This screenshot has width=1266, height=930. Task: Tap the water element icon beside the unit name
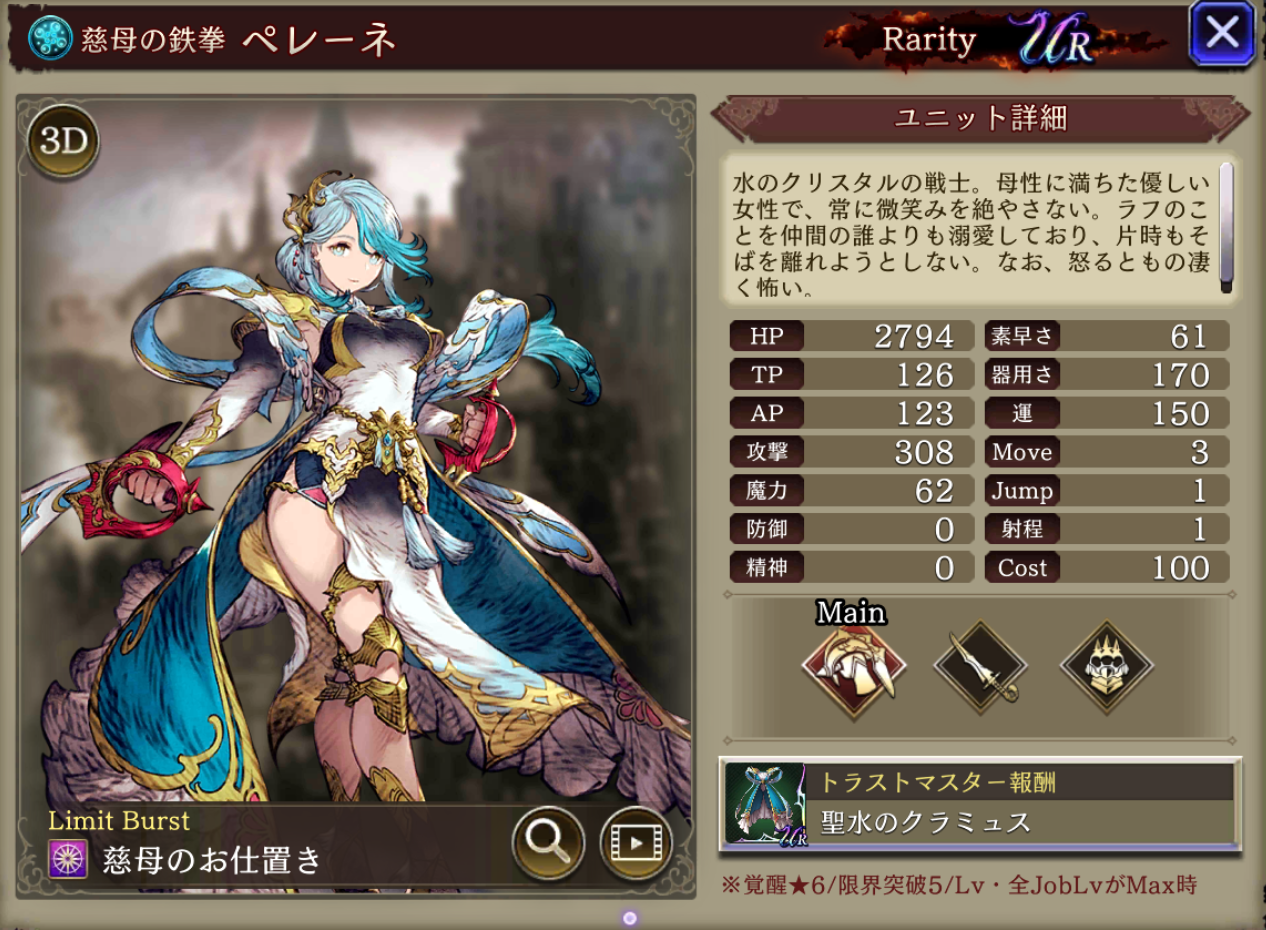tap(50, 39)
